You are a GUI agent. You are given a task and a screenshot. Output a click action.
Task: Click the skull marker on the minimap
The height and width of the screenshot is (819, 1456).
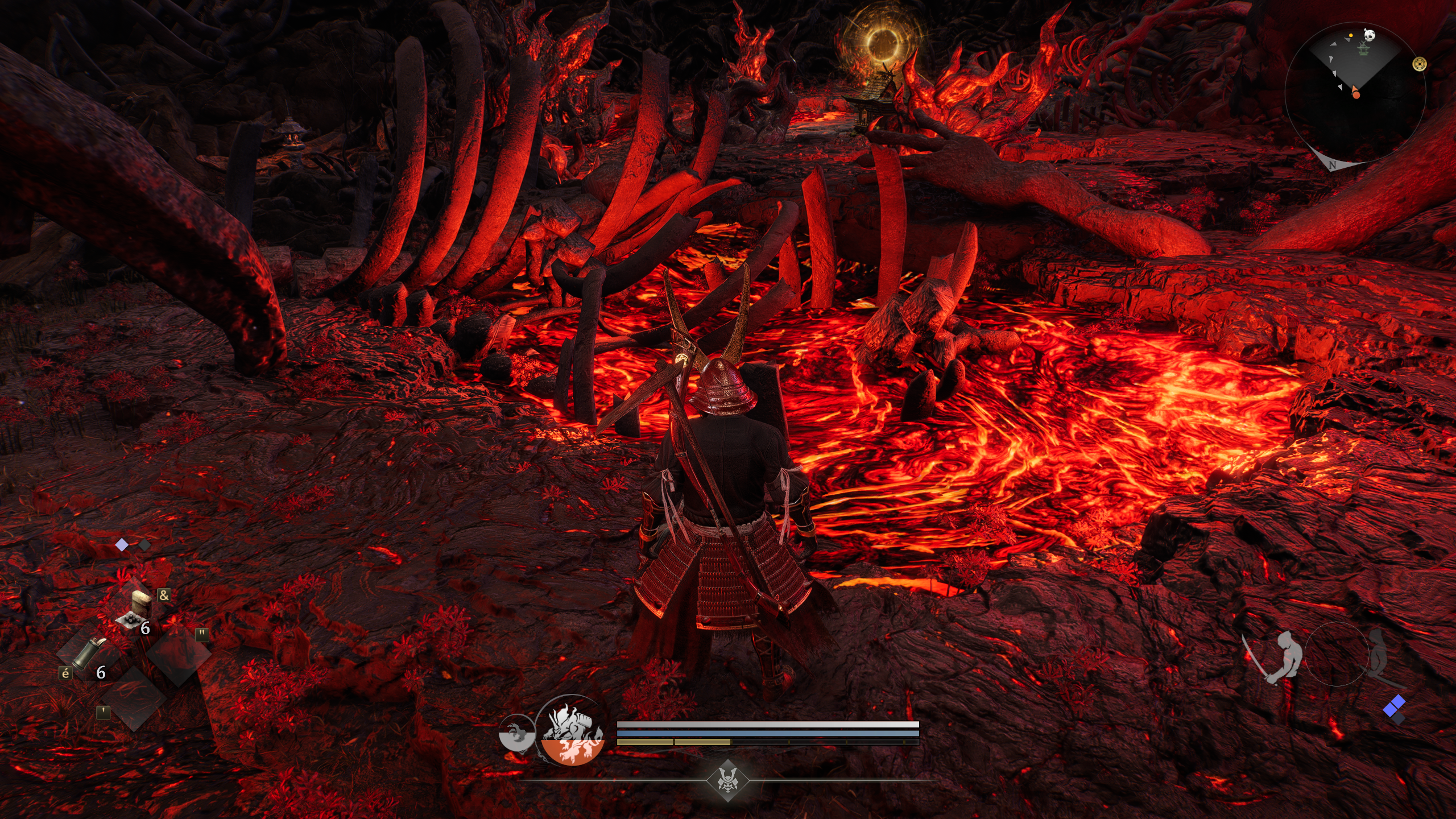tap(1368, 35)
